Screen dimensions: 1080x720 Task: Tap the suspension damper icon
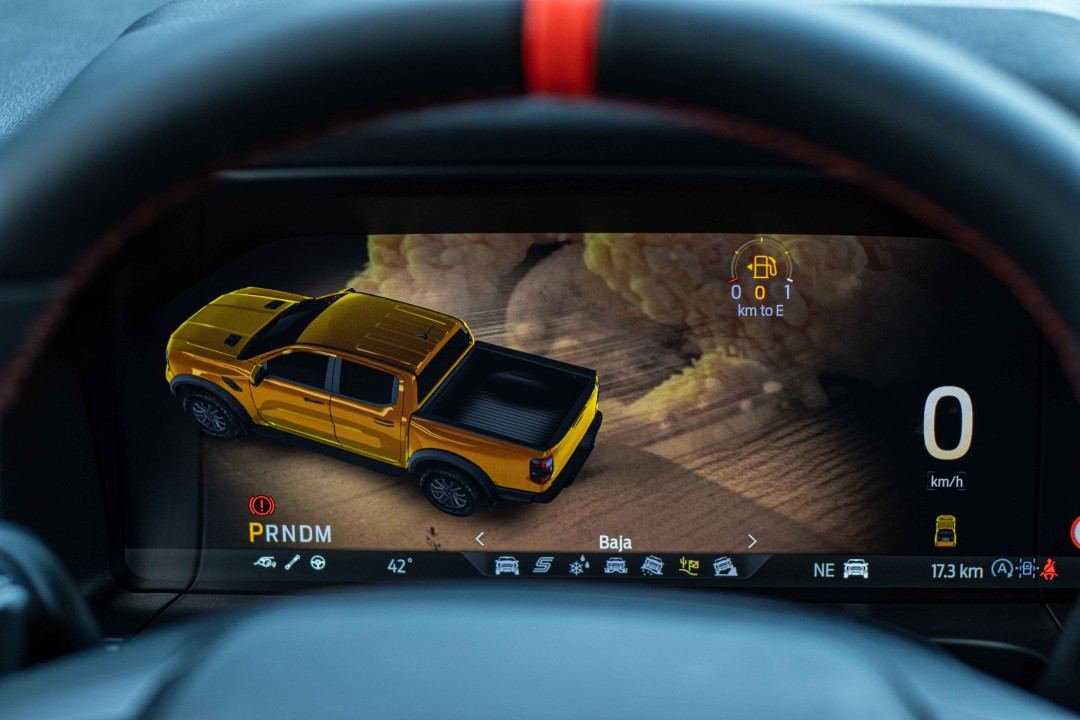click(x=292, y=563)
